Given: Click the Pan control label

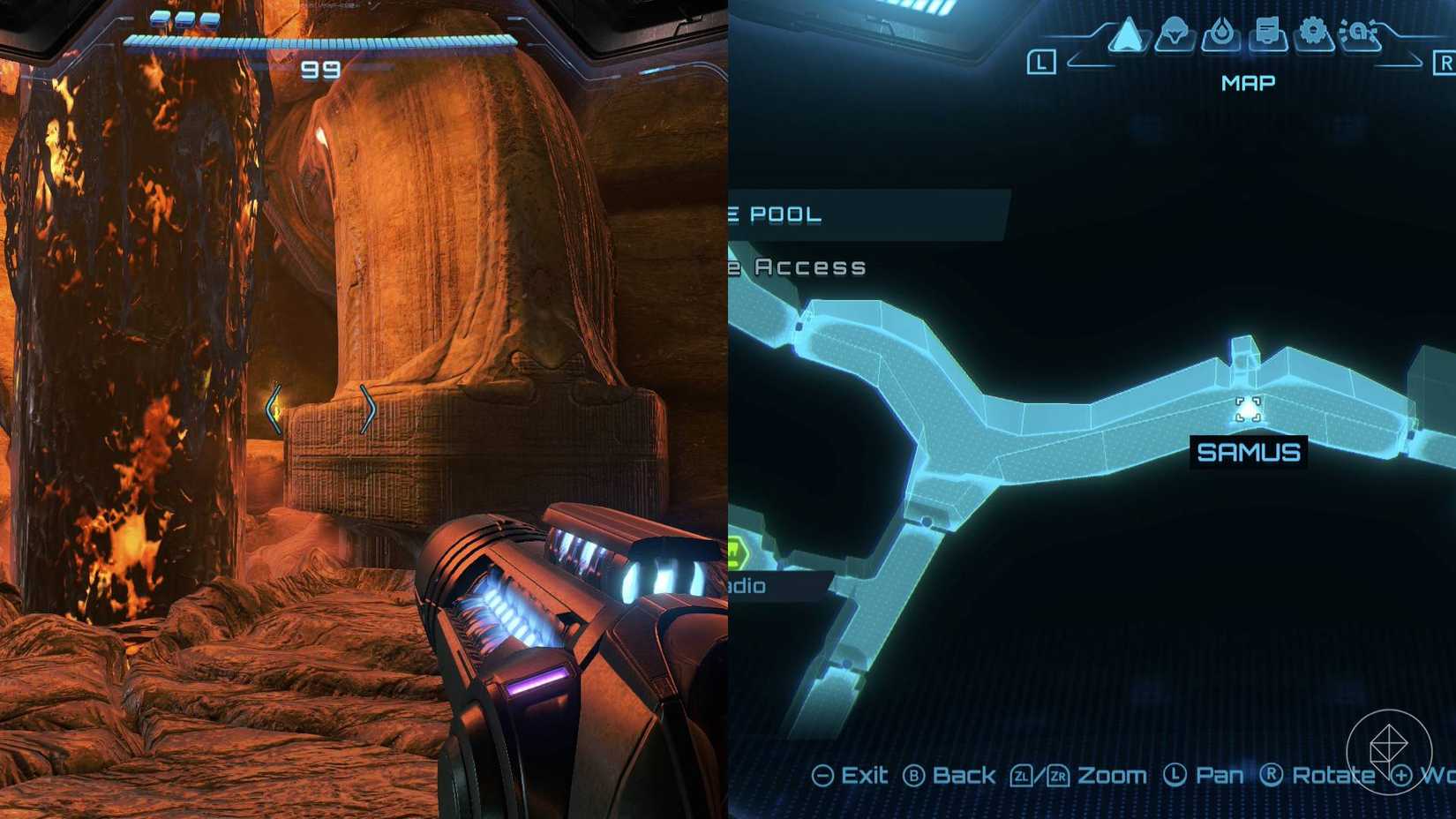Looking at the screenshot, I should [1221, 776].
